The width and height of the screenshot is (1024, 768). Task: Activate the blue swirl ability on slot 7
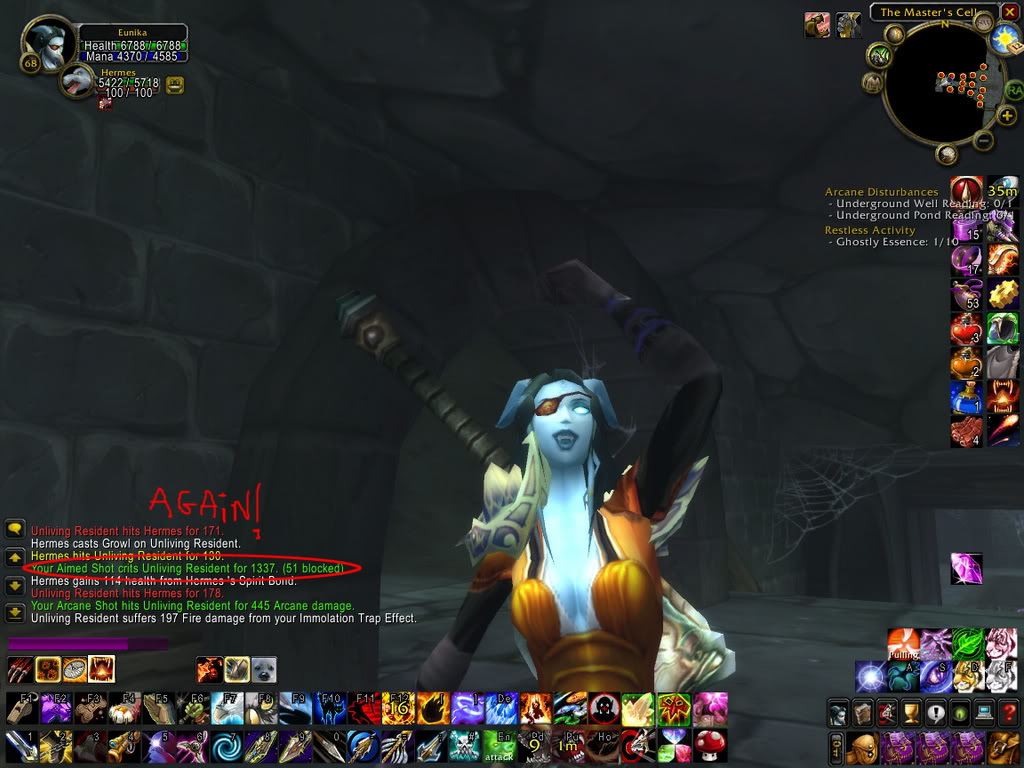226,745
